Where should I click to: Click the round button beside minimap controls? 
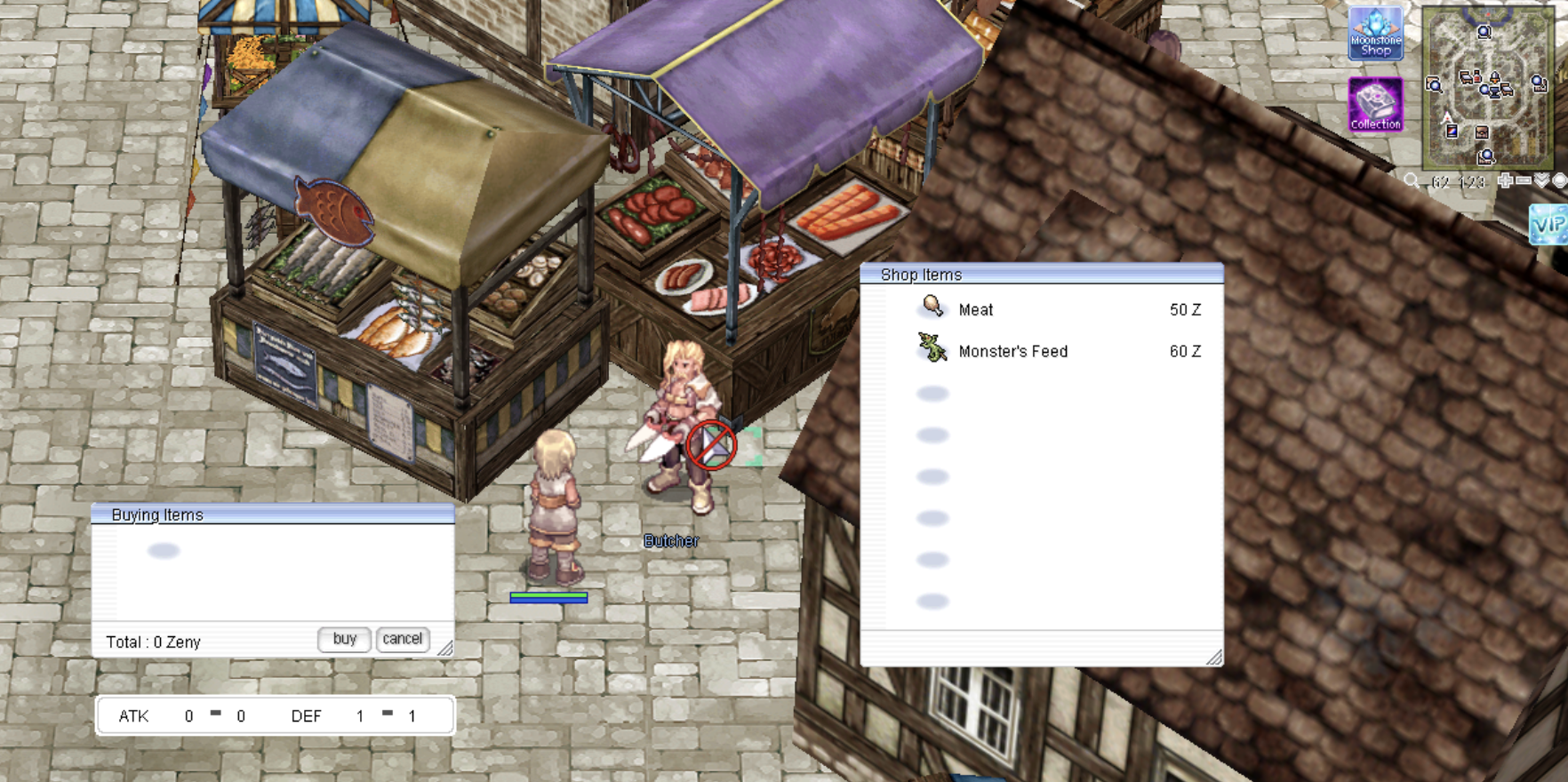click(1560, 181)
